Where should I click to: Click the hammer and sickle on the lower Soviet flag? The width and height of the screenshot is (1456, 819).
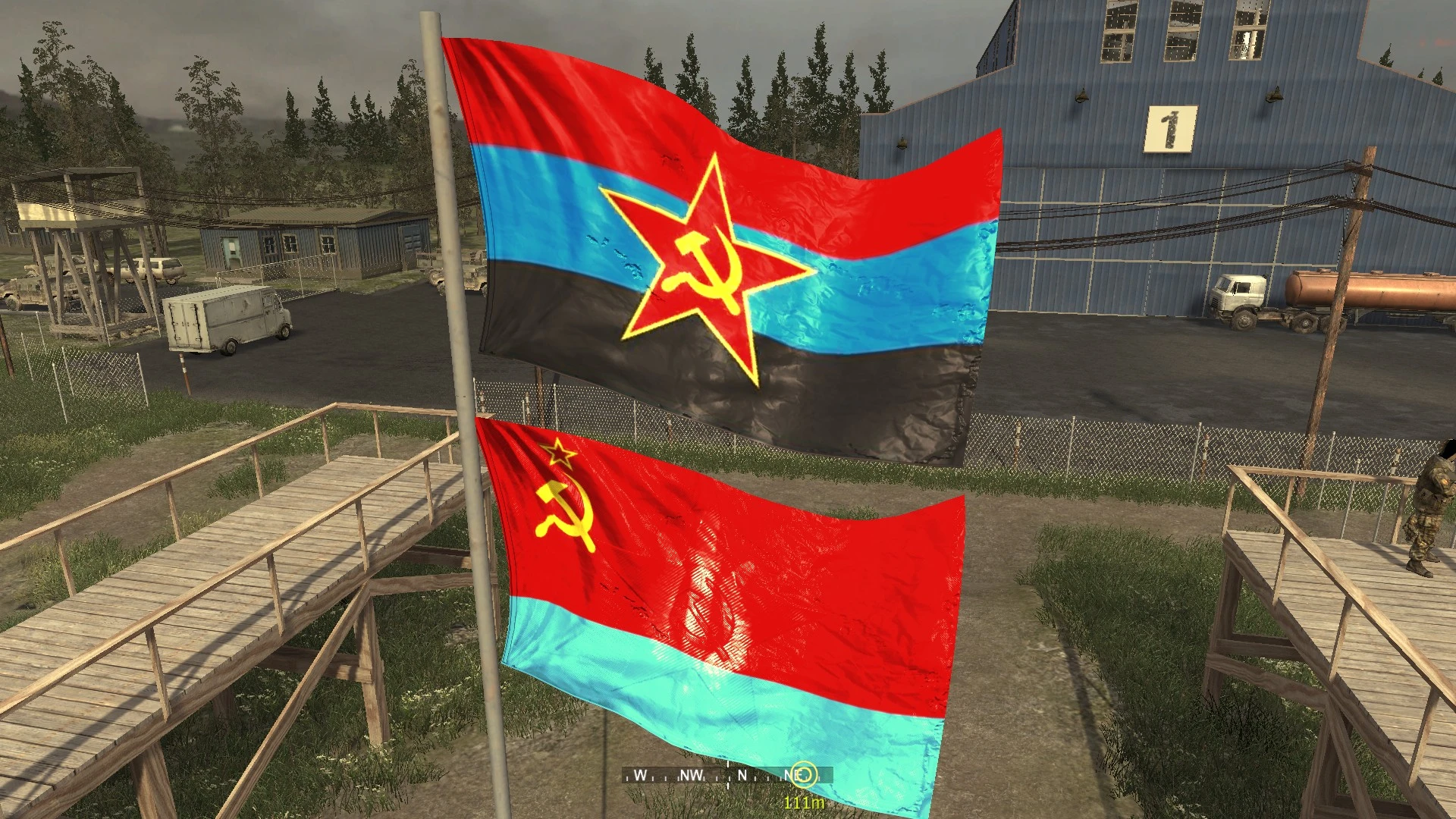pos(565,512)
